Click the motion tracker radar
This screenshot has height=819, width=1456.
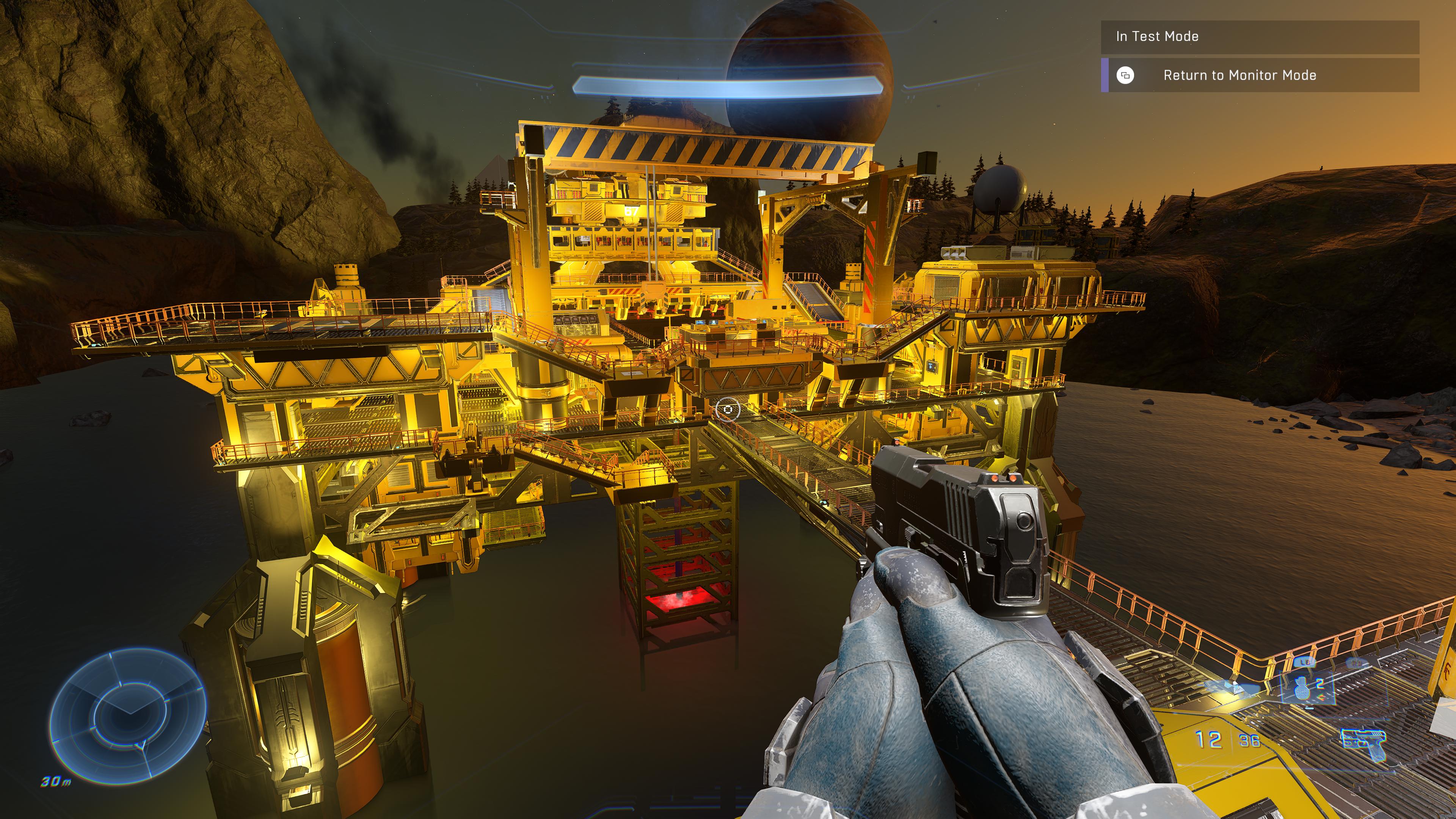pyautogui.click(x=128, y=715)
